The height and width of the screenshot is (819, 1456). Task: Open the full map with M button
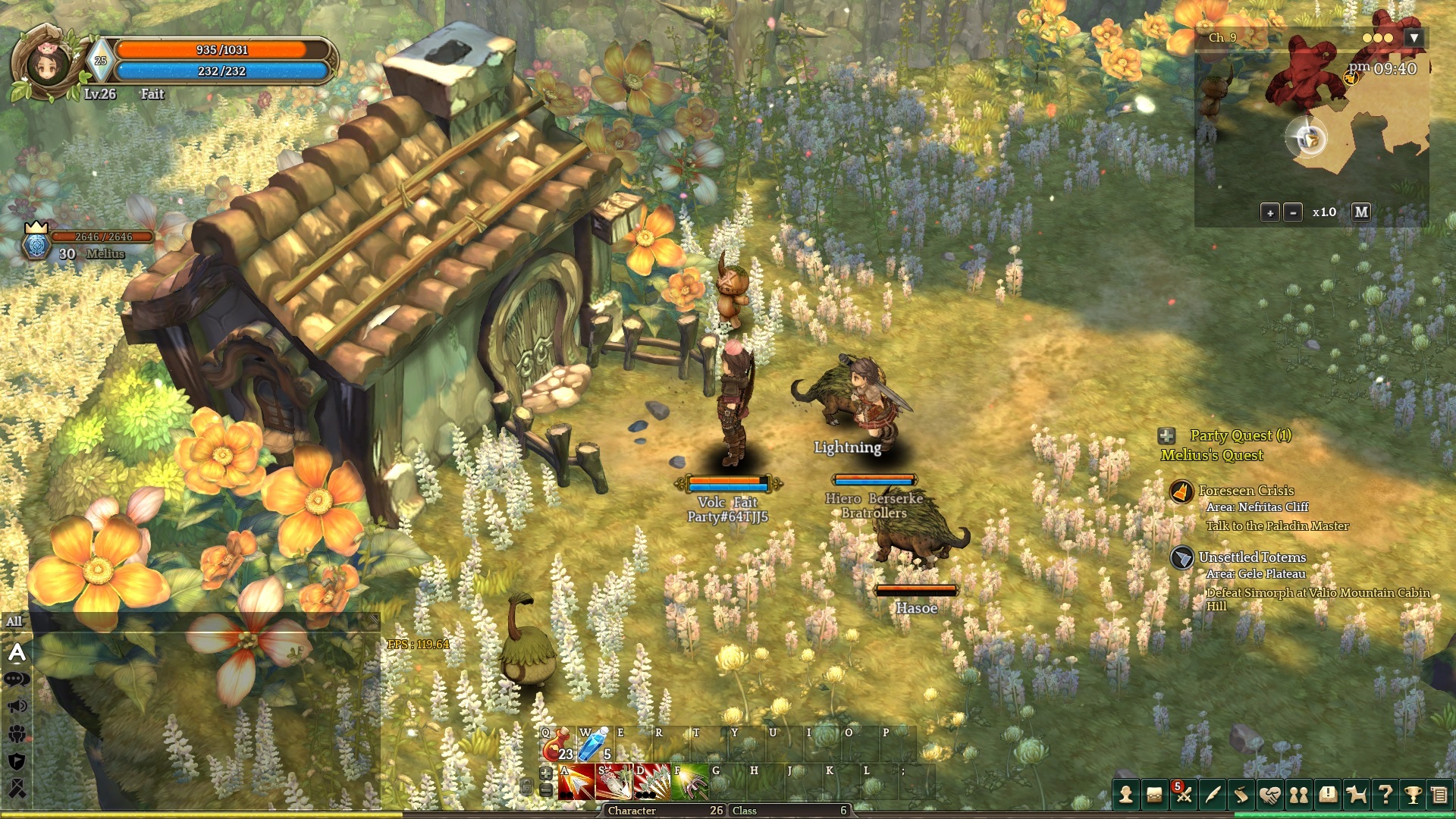(x=1361, y=212)
